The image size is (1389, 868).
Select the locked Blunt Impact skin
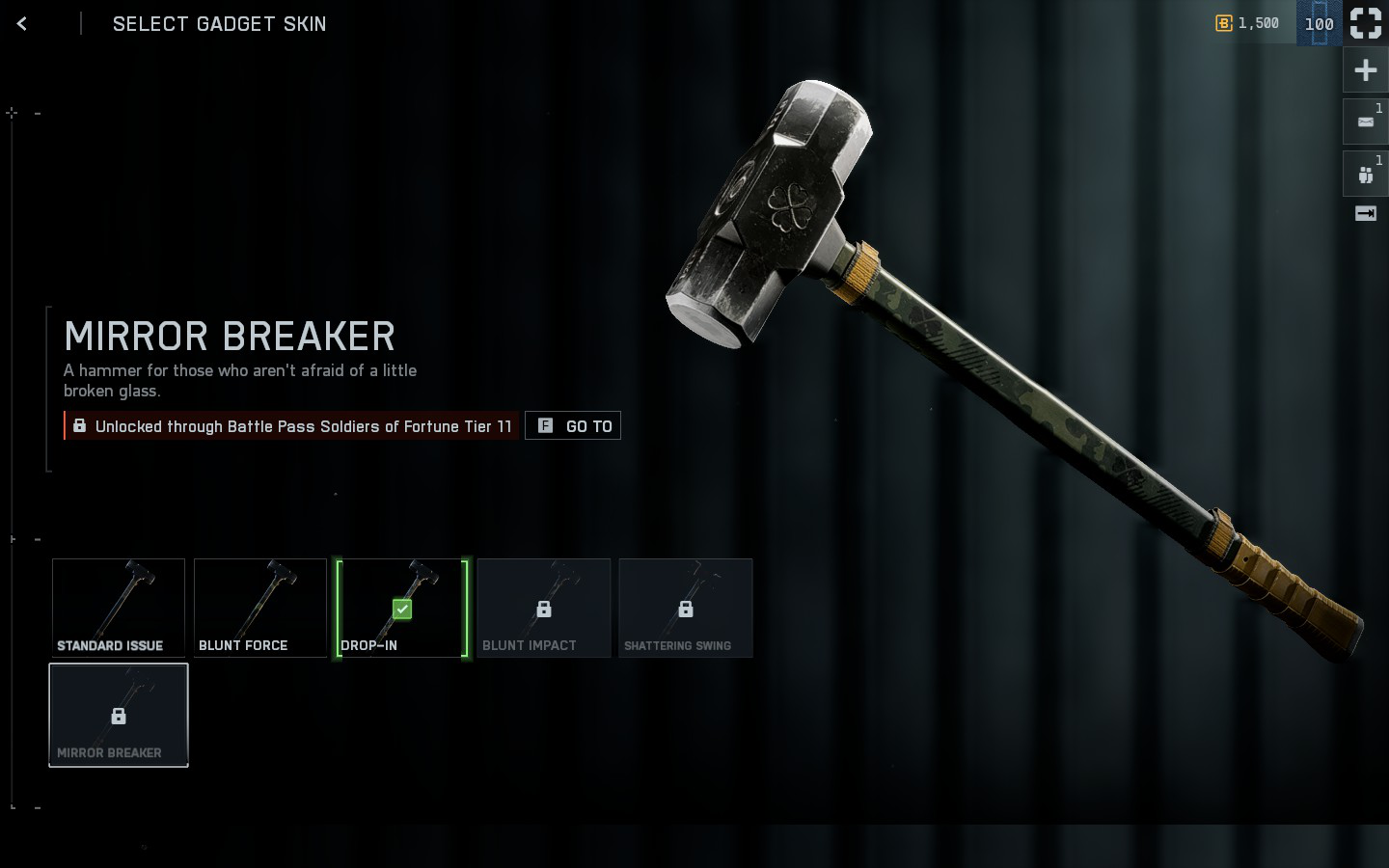pos(544,608)
